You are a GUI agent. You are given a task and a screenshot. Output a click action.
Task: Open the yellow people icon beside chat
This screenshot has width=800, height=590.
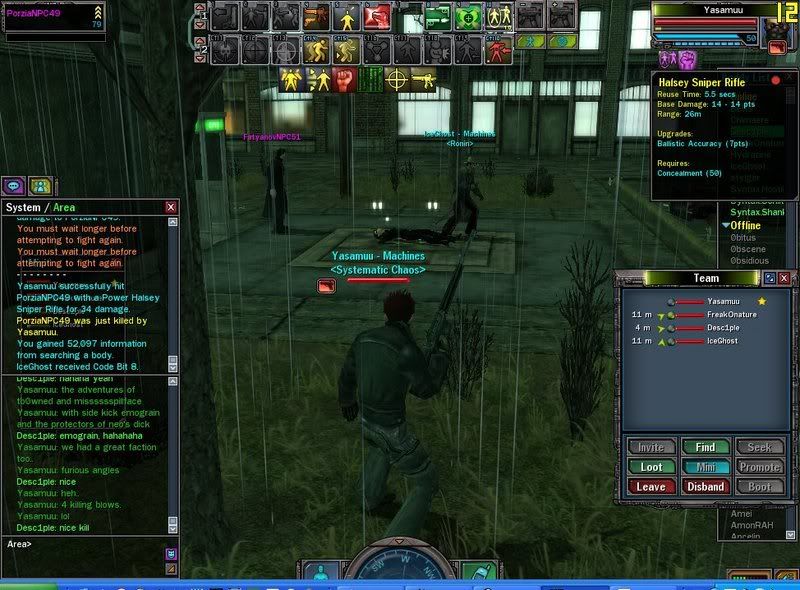click(40, 185)
